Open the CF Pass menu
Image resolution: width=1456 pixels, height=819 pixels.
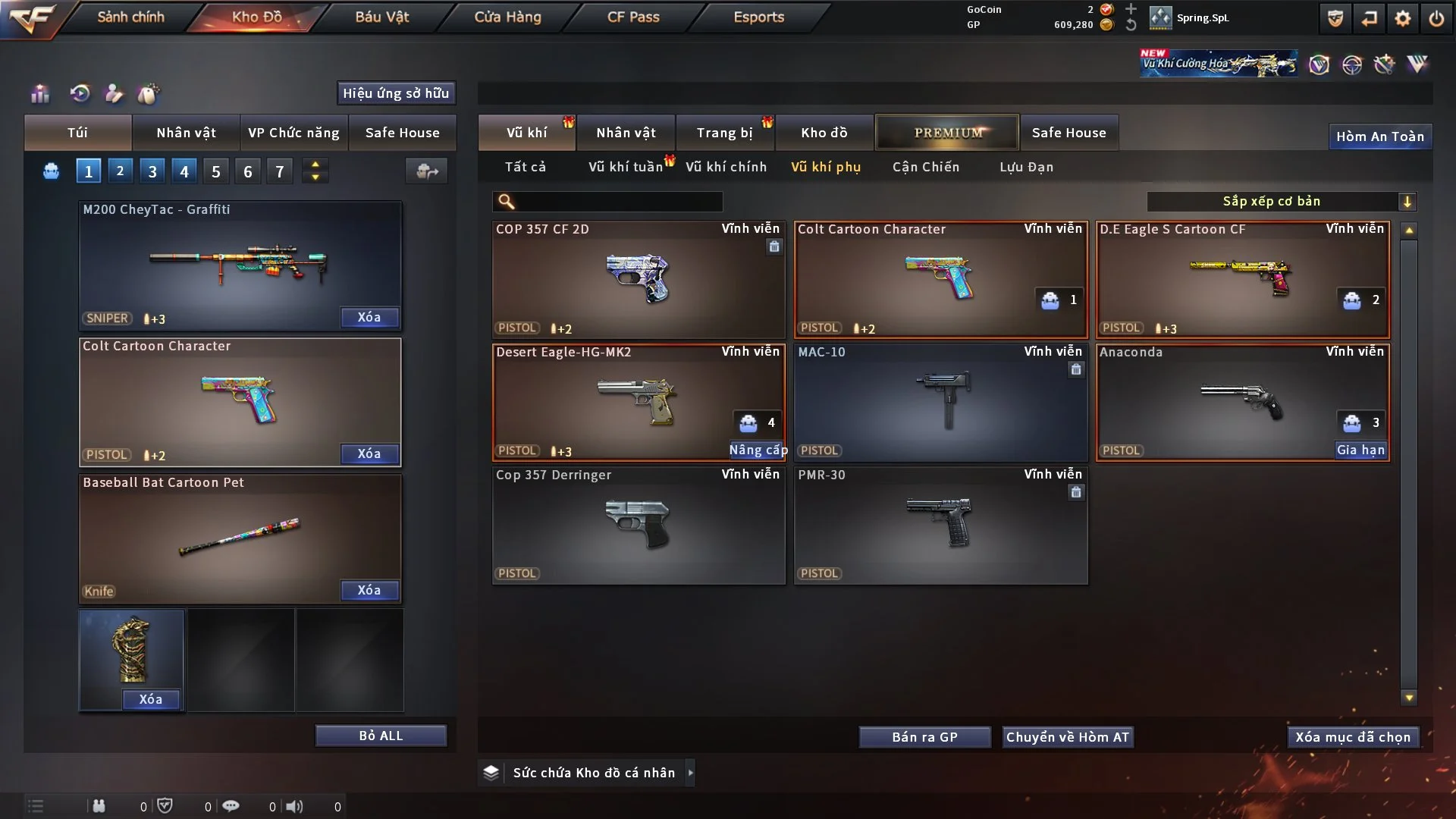click(633, 17)
